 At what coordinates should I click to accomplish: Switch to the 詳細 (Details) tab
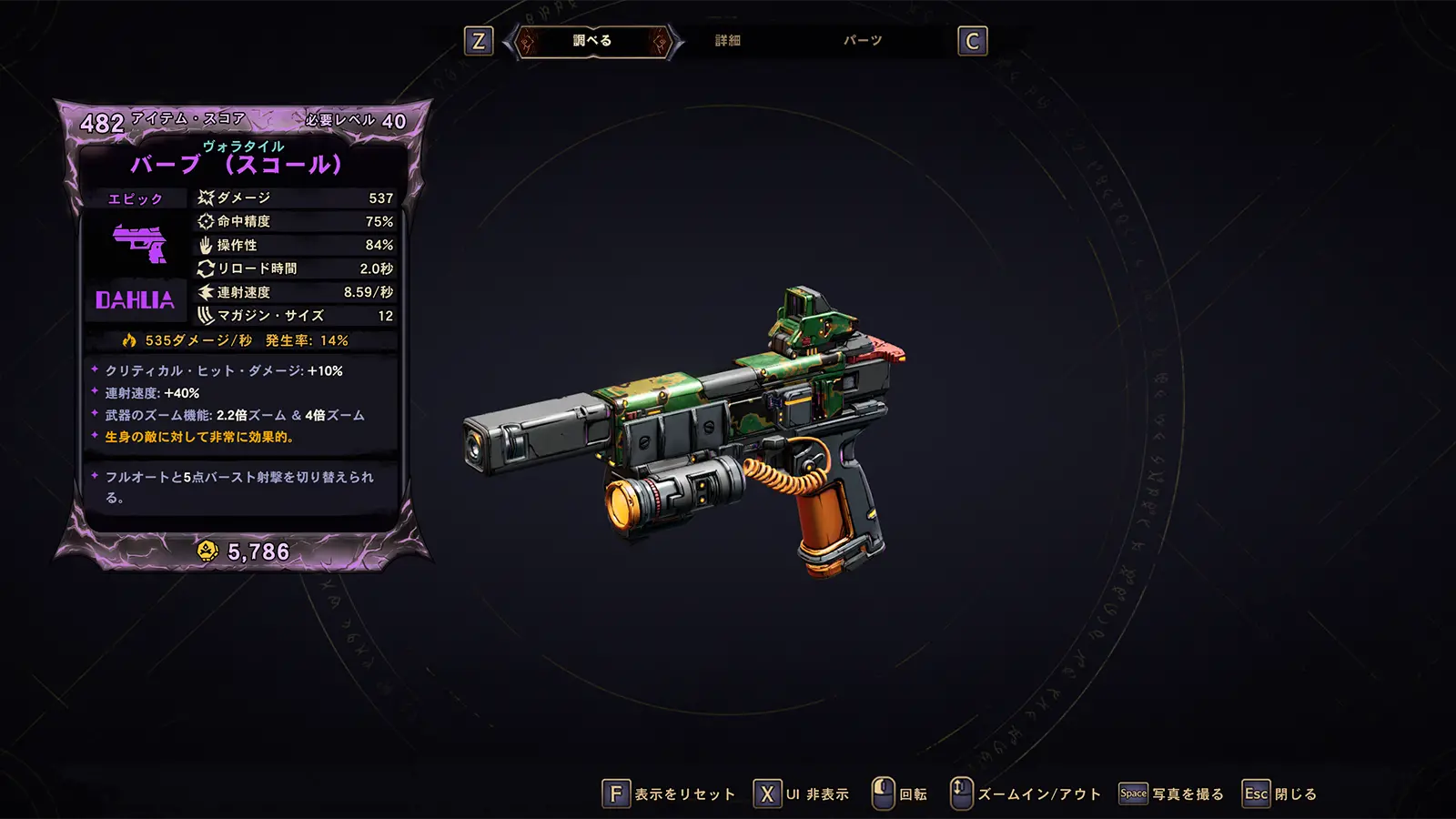pyautogui.click(x=727, y=41)
